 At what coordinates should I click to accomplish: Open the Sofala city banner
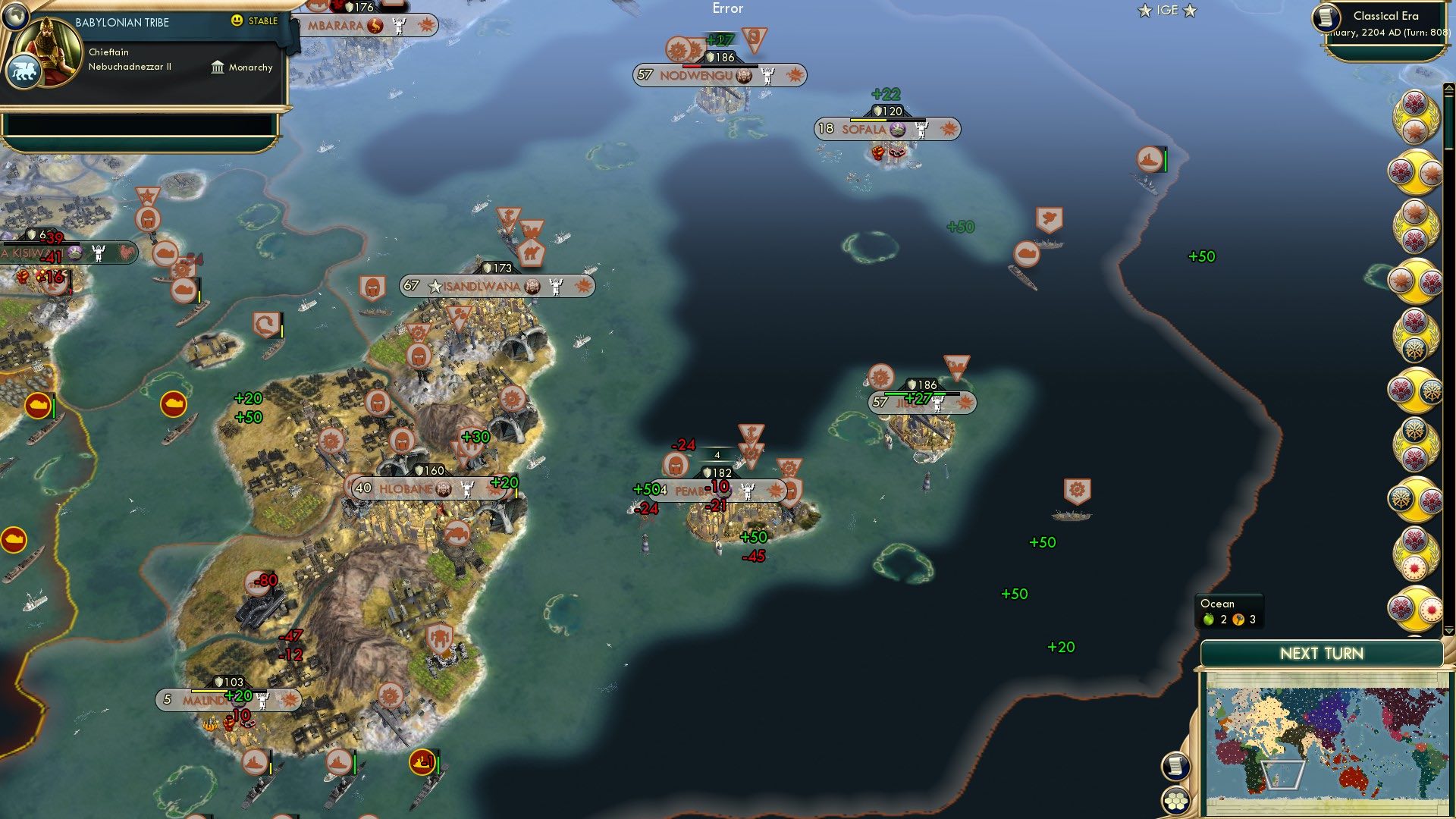click(x=864, y=130)
